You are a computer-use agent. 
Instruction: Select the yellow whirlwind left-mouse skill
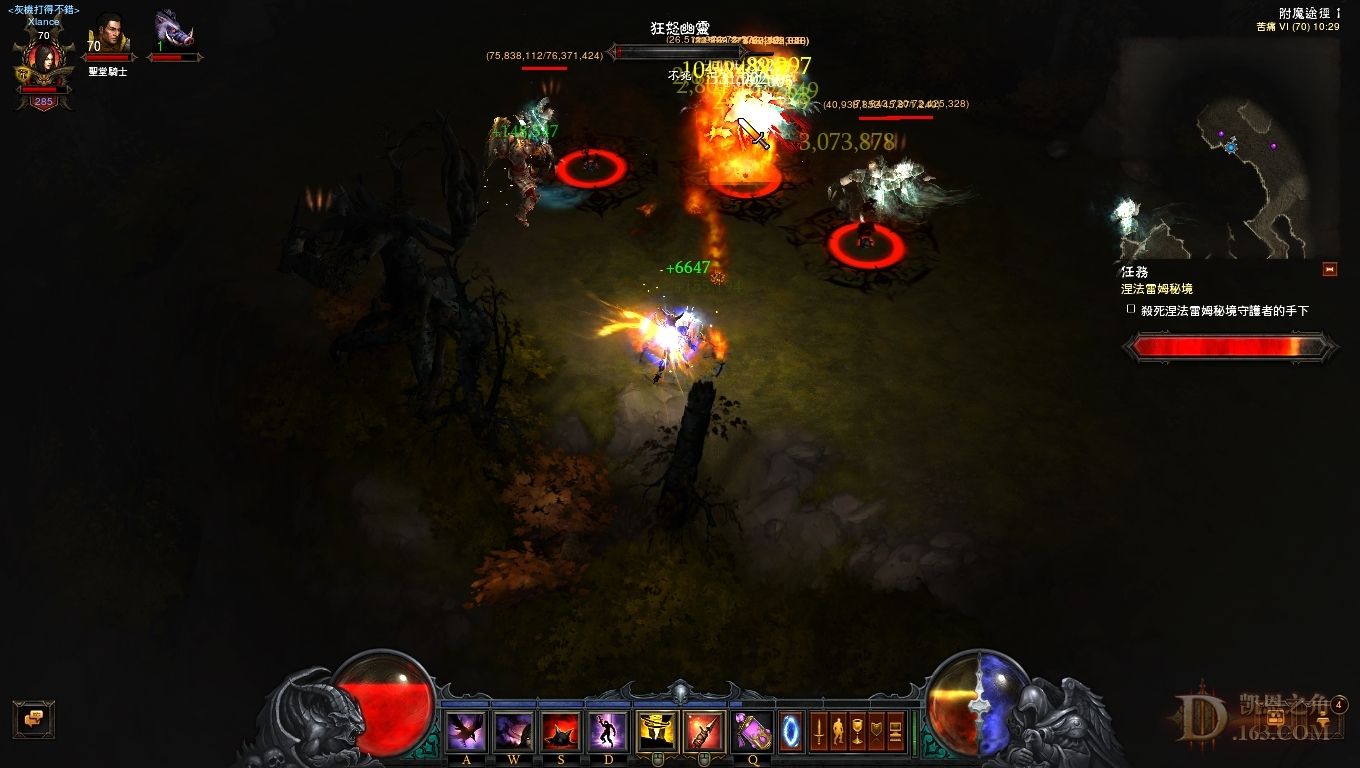657,731
